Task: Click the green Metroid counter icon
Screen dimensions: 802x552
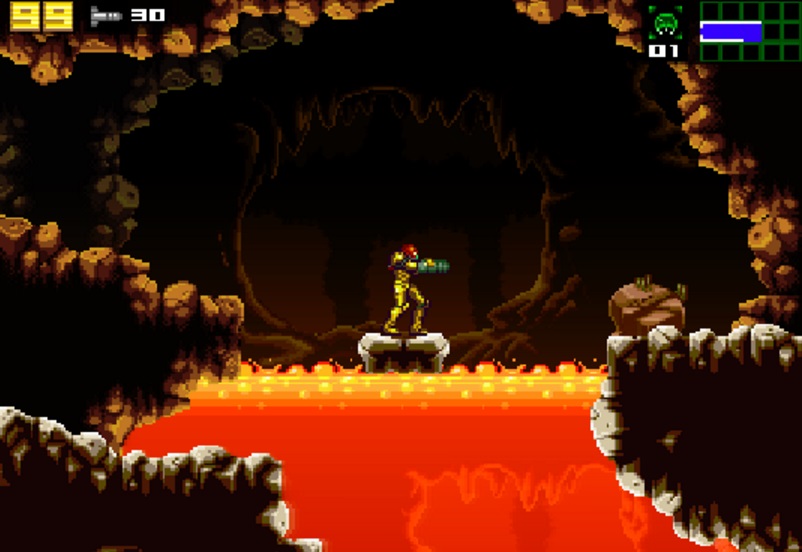Action: point(665,23)
